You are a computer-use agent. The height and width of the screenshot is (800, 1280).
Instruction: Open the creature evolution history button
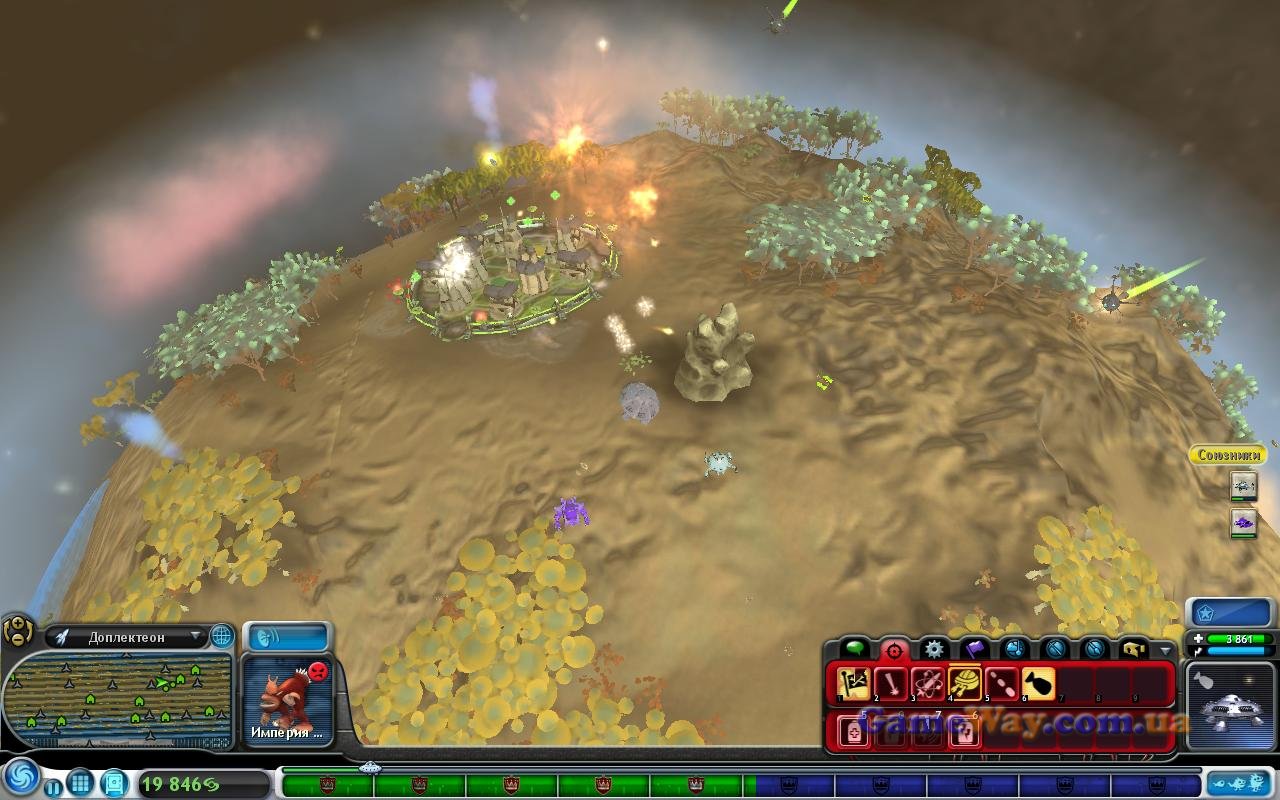[1240, 782]
